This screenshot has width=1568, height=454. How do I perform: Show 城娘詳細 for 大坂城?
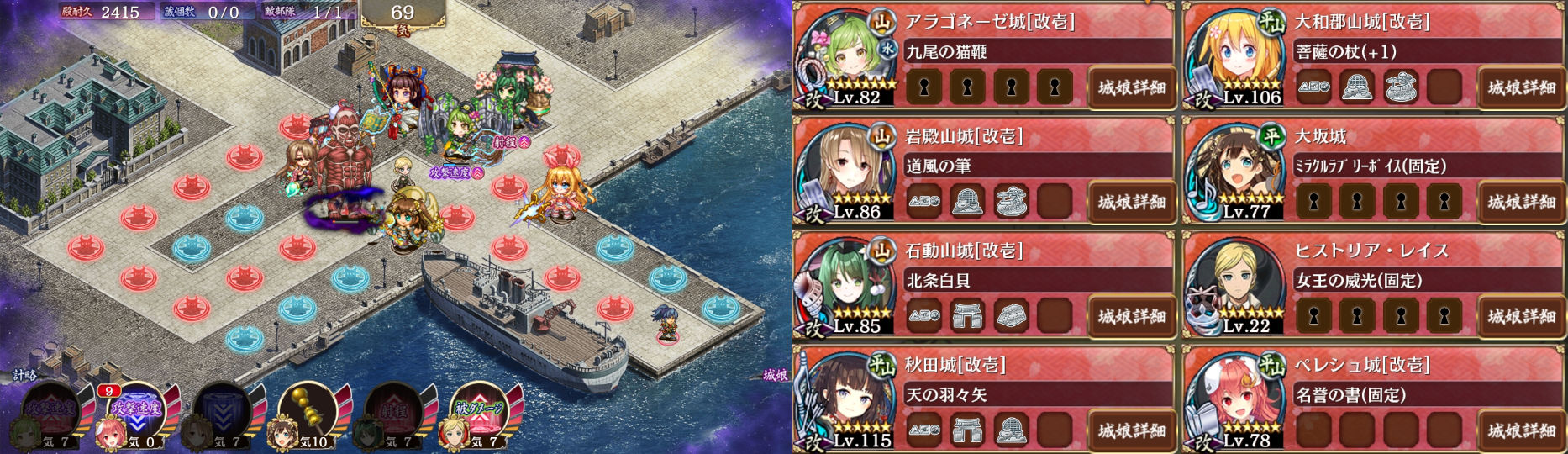pos(1521,202)
